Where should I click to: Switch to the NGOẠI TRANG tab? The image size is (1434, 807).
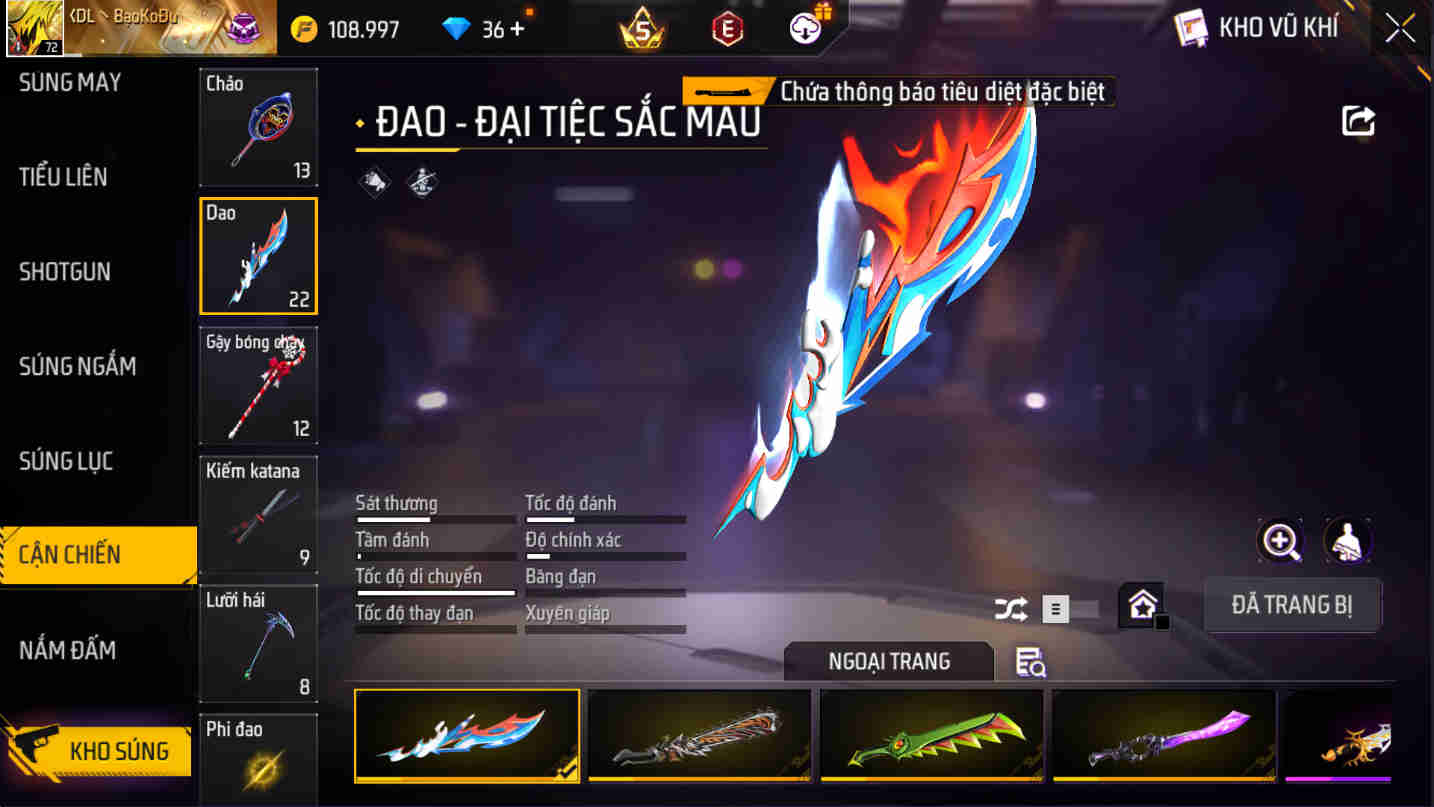pos(888,660)
